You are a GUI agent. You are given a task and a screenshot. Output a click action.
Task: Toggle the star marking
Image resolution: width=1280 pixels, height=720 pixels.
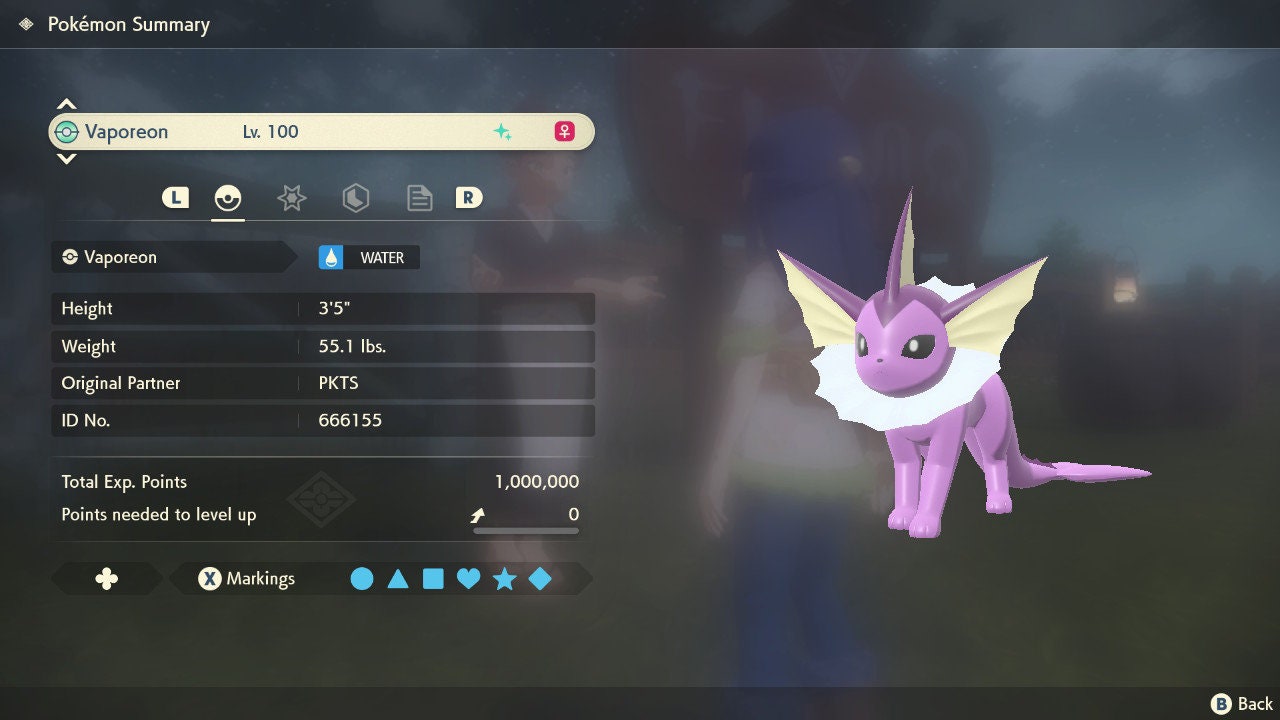(504, 579)
